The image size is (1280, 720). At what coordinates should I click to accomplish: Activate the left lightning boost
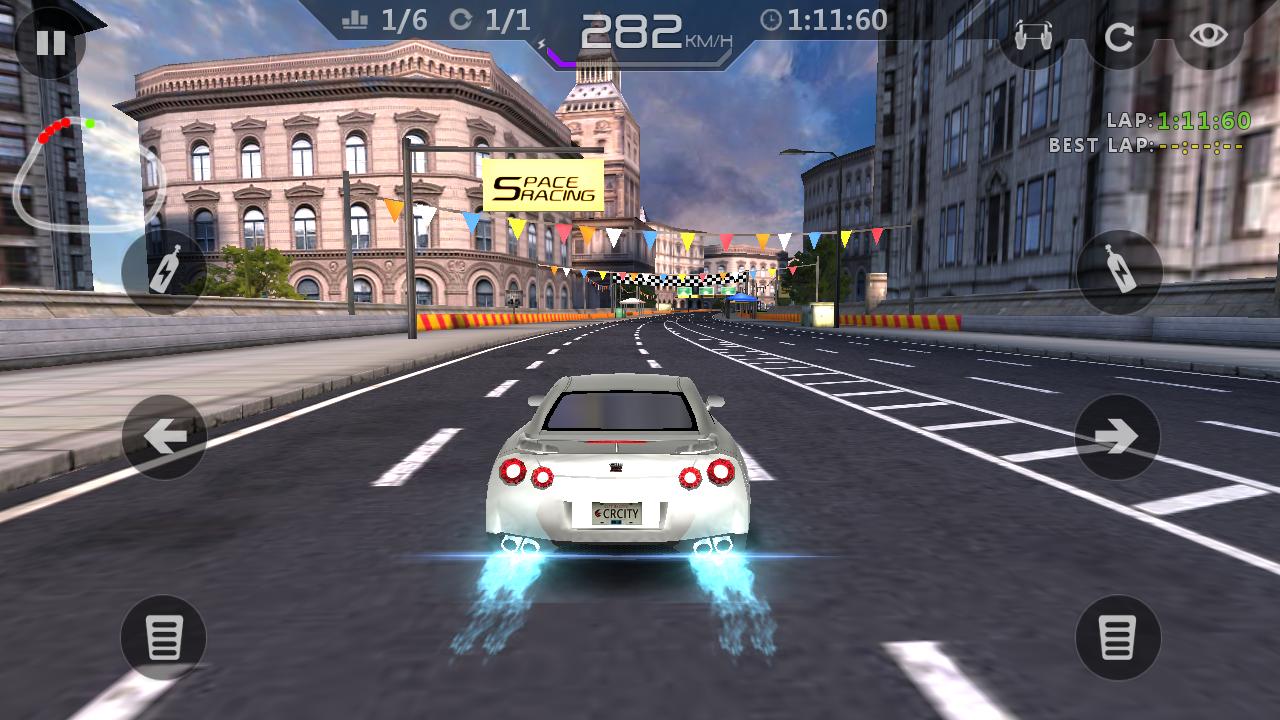point(163,270)
